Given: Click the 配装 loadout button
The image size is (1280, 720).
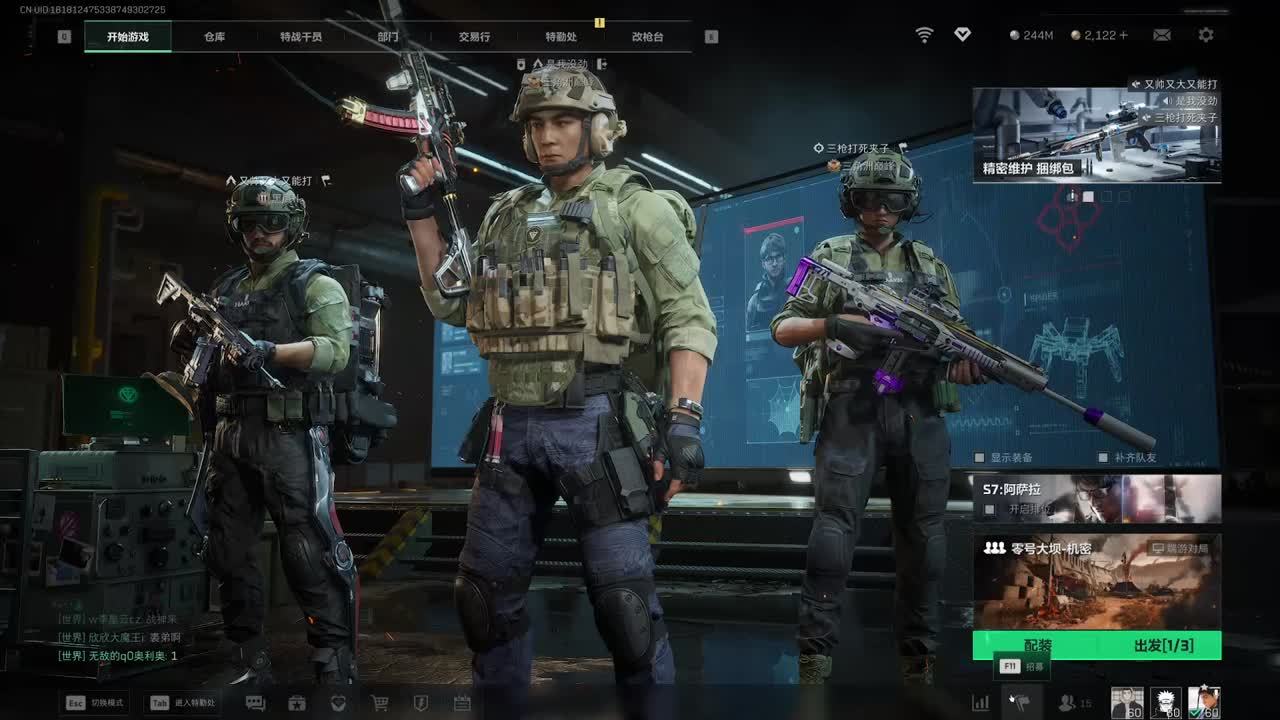Looking at the screenshot, I should pyautogui.click(x=1038, y=646).
